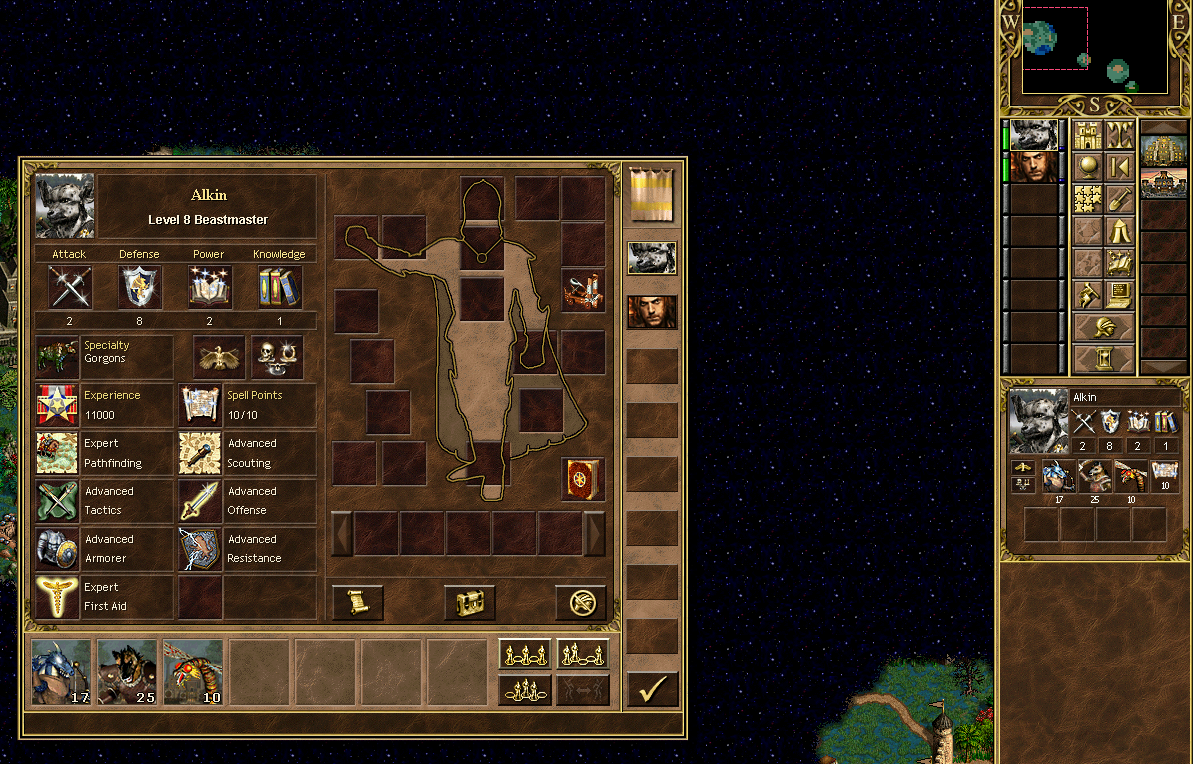The width and height of the screenshot is (1193, 764).
Task: Click the minimap
Action: coord(1094,48)
